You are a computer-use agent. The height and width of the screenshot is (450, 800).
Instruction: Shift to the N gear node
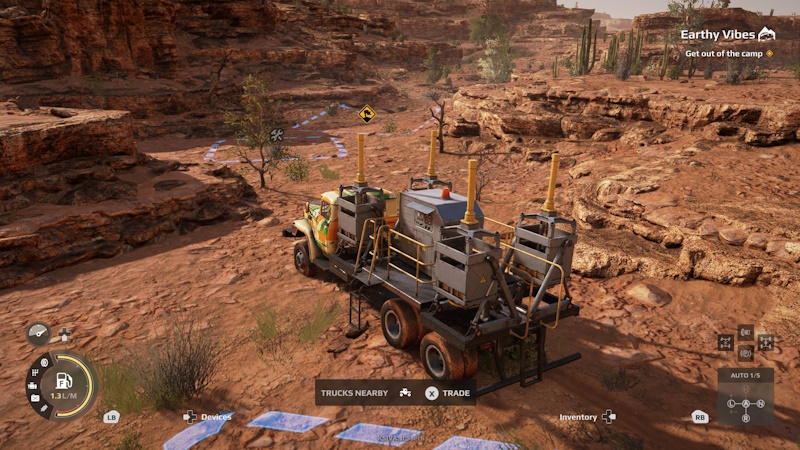pyautogui.click(x=760, y=404)
